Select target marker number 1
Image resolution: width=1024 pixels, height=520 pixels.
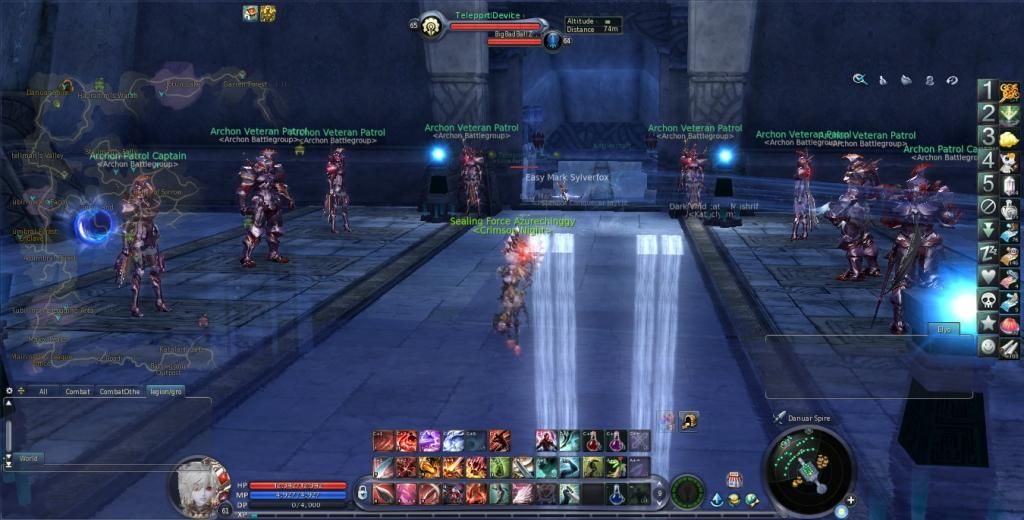987,91
